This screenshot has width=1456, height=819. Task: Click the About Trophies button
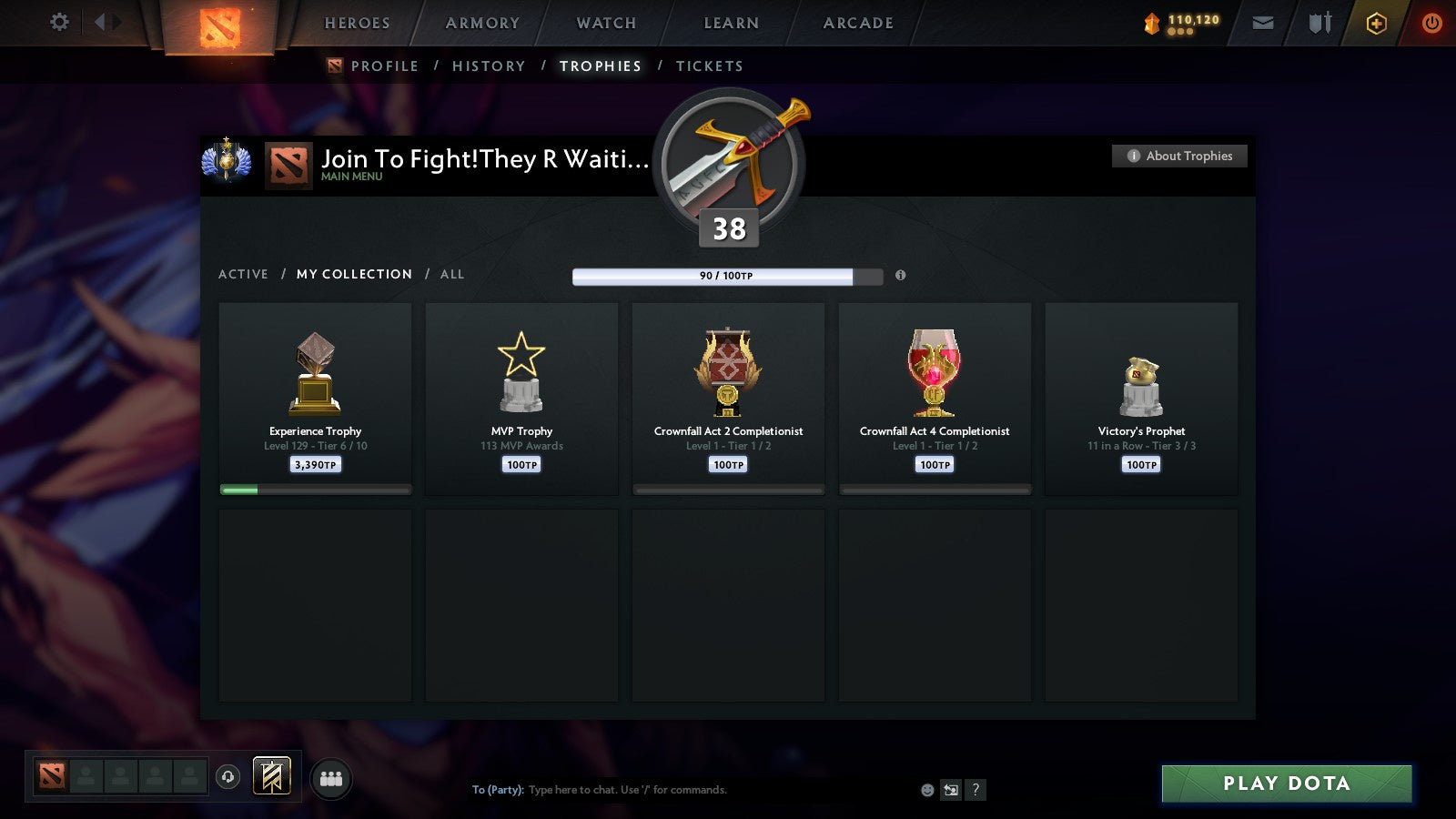[1178, 156]
